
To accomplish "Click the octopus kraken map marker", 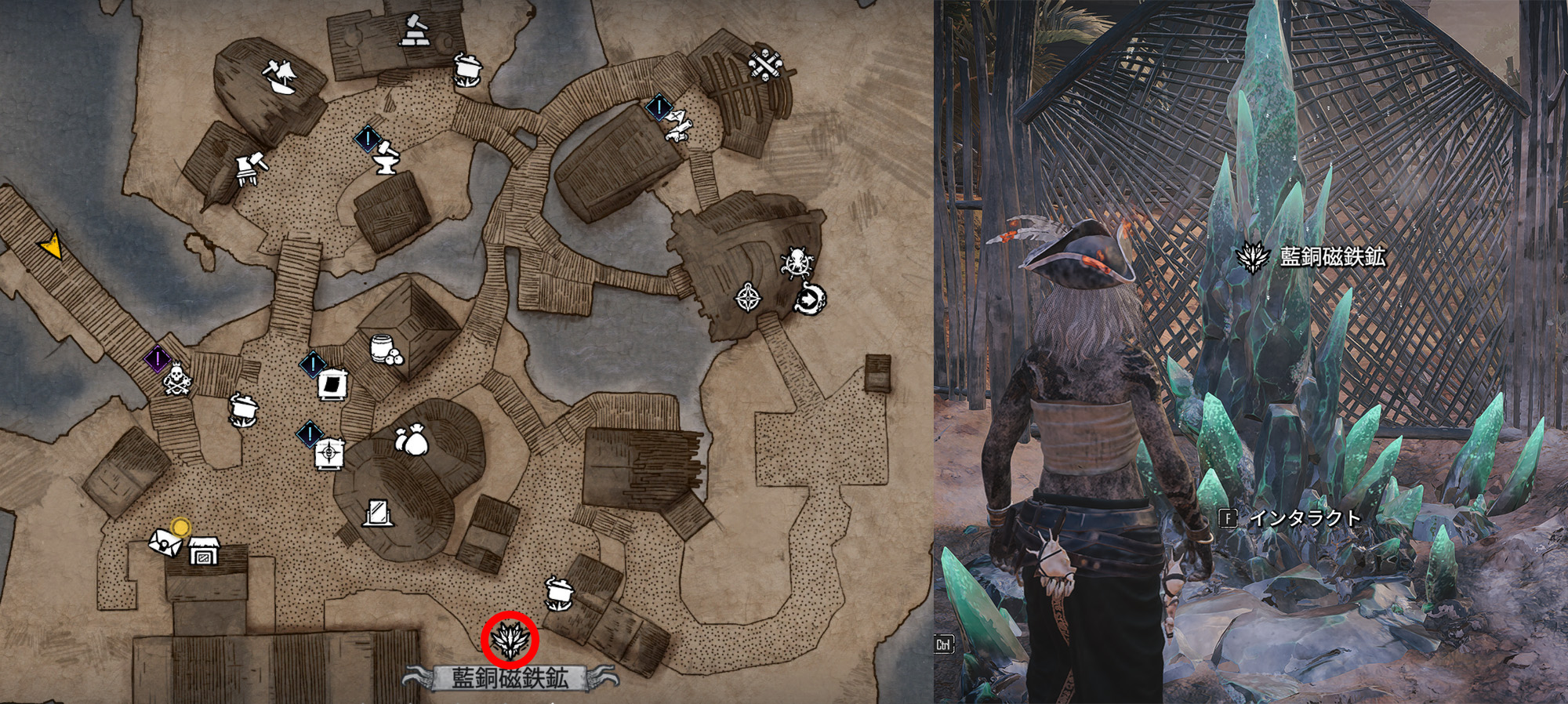I will click(796, 263).
